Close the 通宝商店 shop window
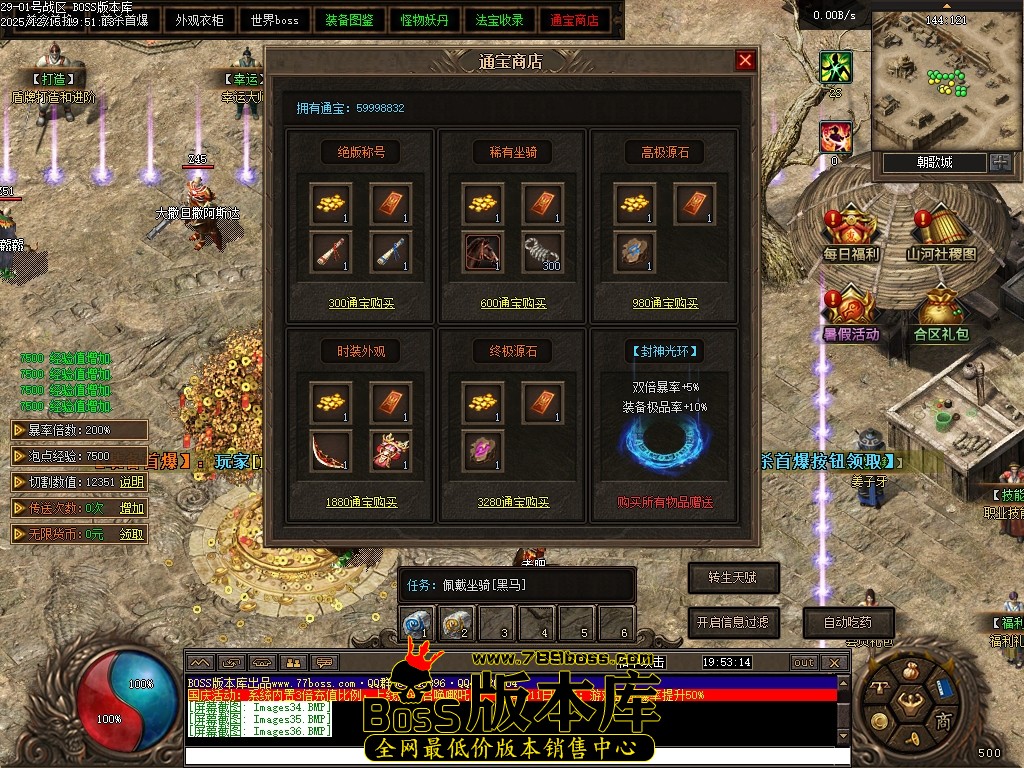Image resolution: width=1024 pixels, height=768 pixels. (745, 61)
